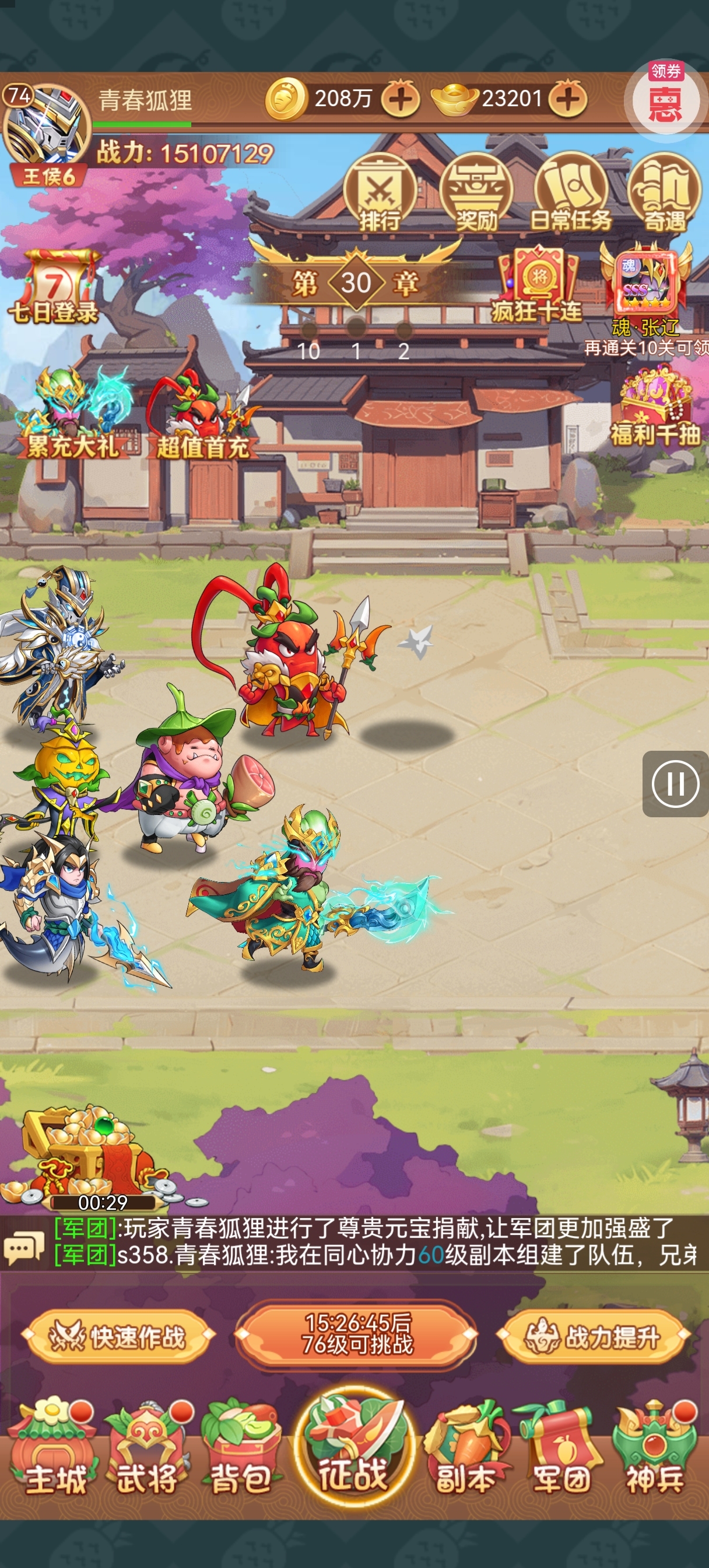Image resolution: width=709 pixels, height=1568 pixels.
Task: Tap the 战力提升 power boost button
Action: tap(594, 1338)
